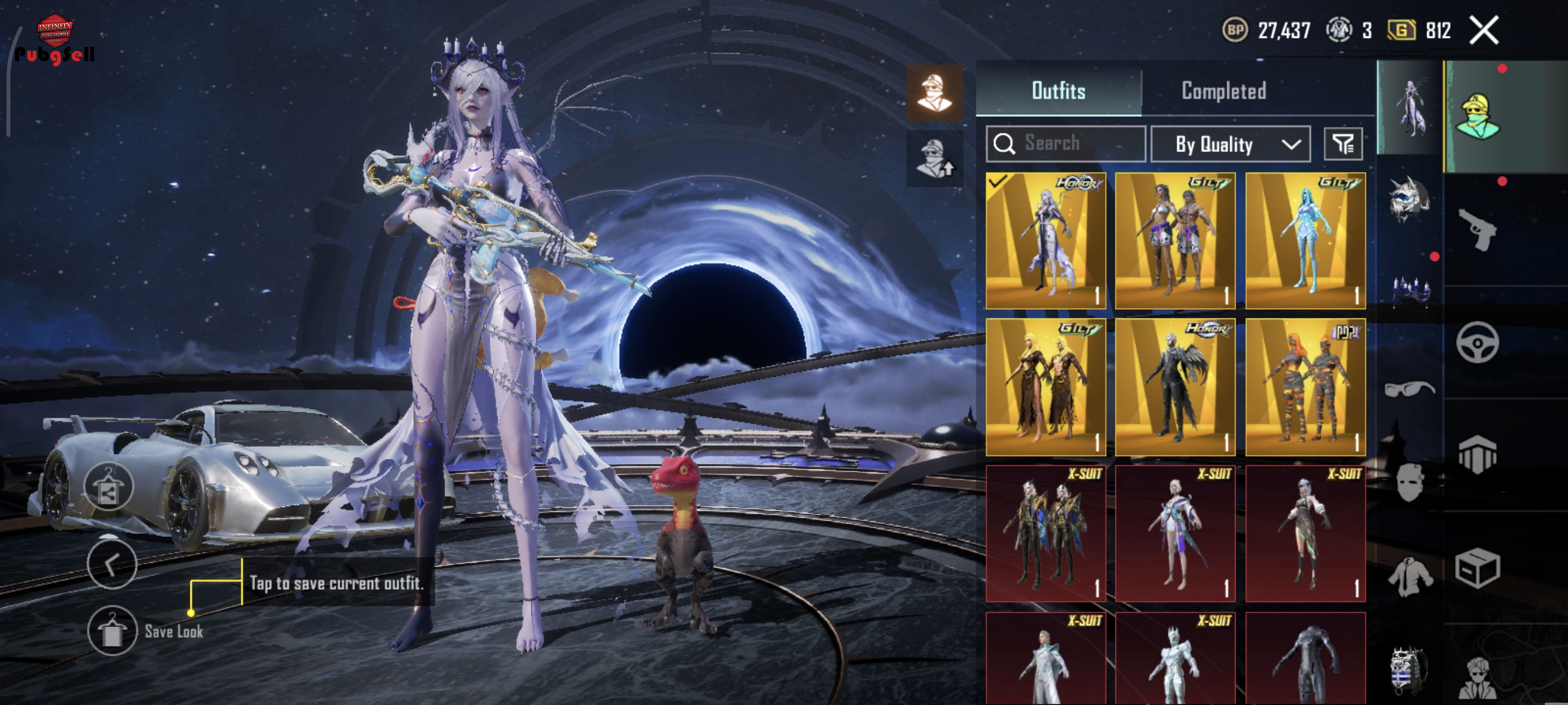Open the jacket clothing category

tap(1409, 576)
